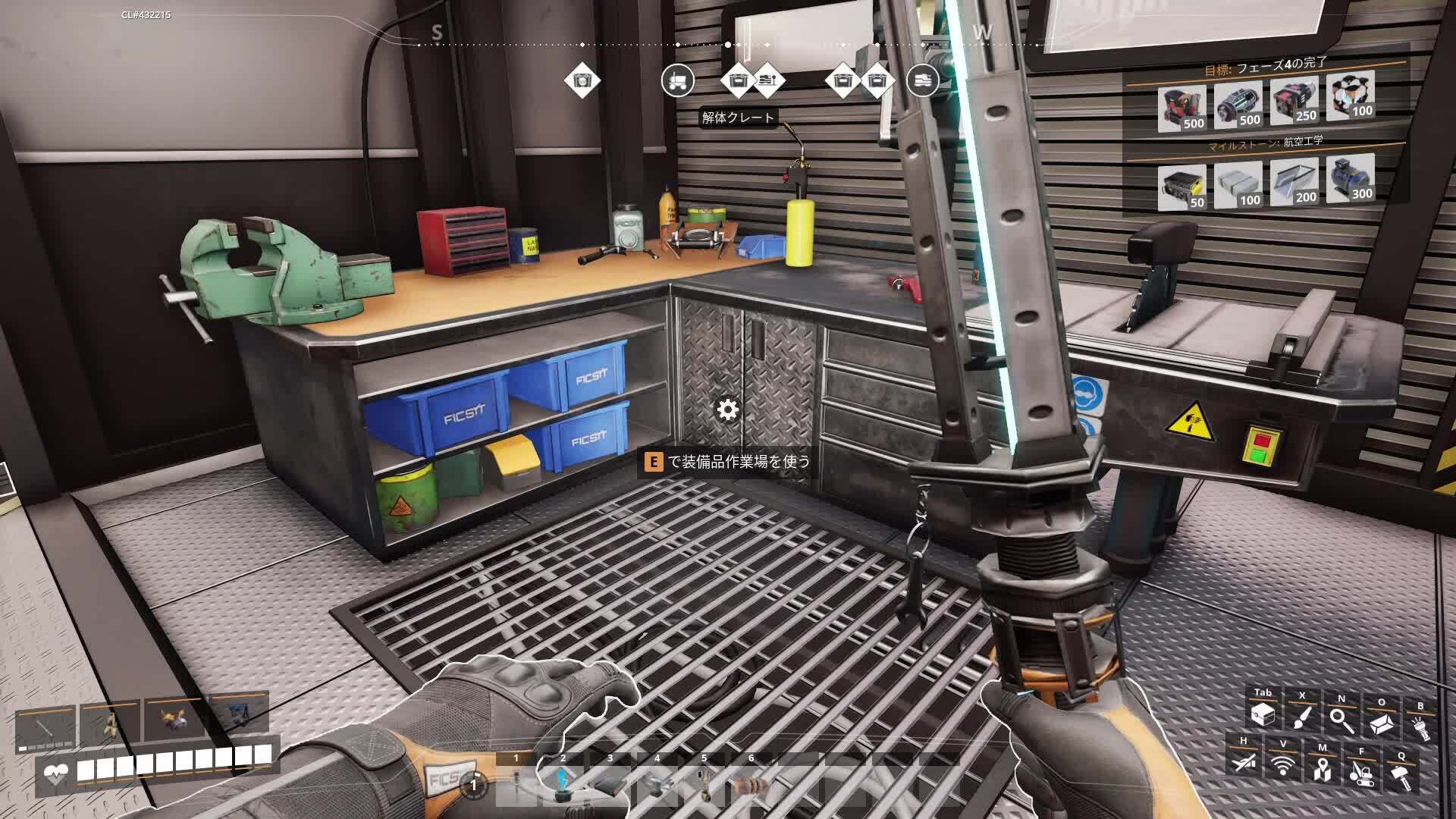Viewport: 1456px width, 819px height.
Task: Open the magnifying glass search icon
Action: (x=1341, y=716)
